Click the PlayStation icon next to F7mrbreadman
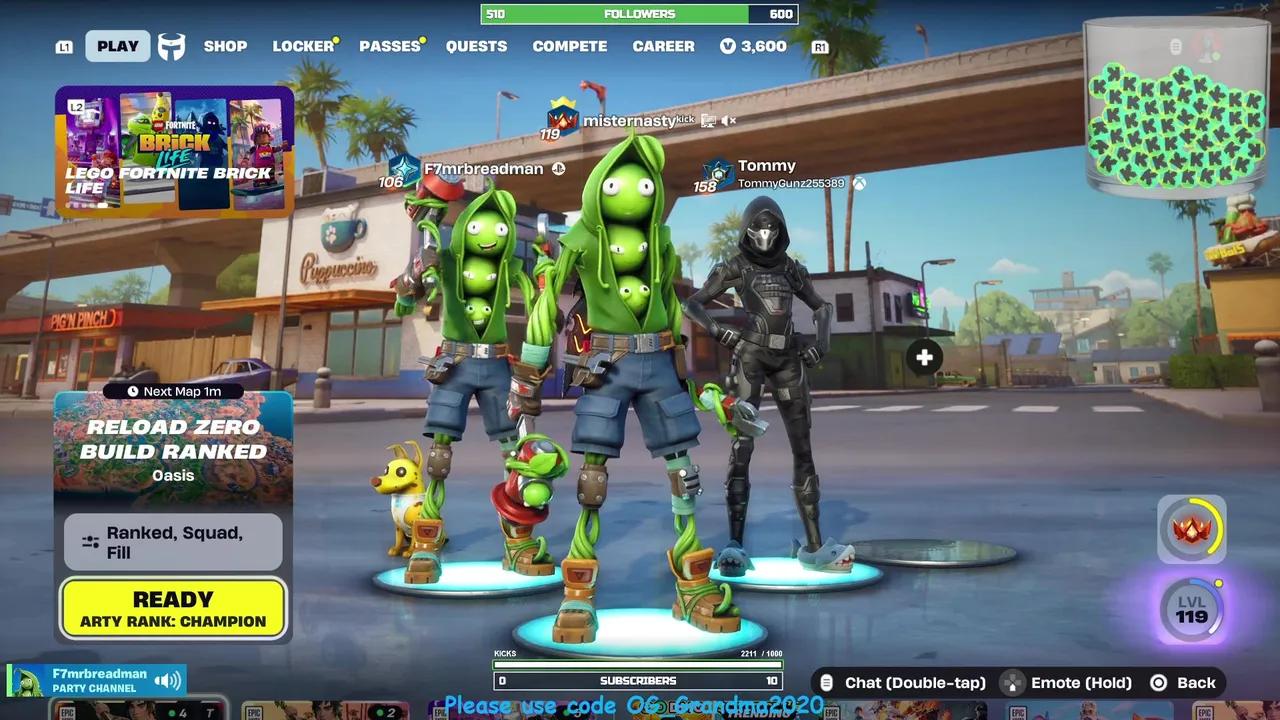 click(559, 169)
